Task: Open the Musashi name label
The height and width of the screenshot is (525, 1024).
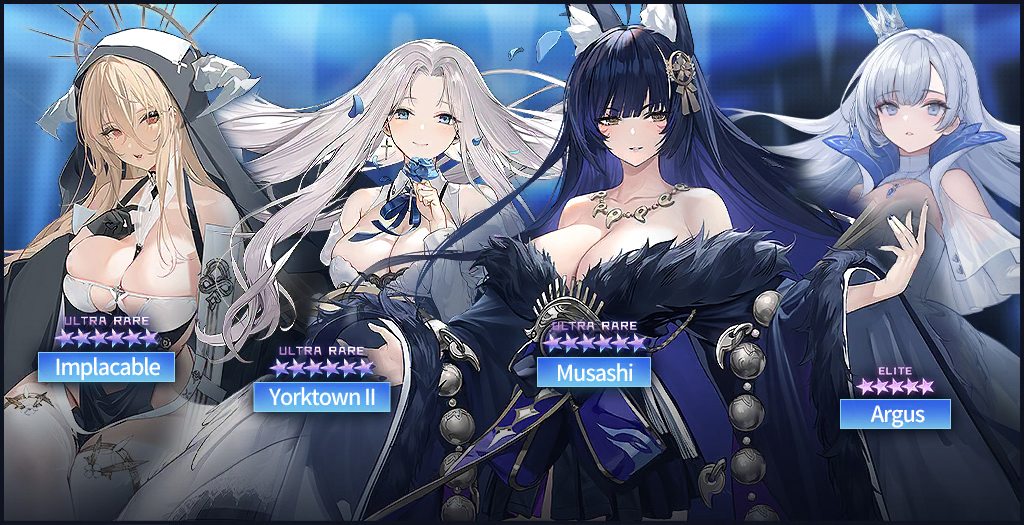Action: click(x=594, y=372)
